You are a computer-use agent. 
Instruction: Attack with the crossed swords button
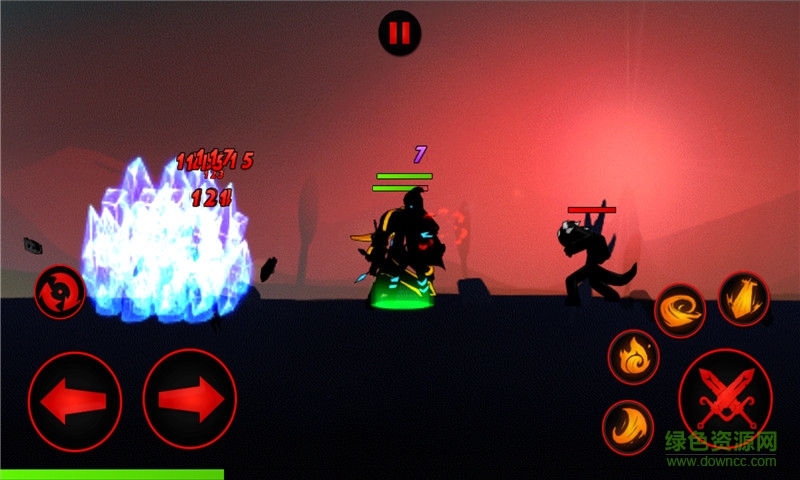pyautogui.click(x=725, y=397)
